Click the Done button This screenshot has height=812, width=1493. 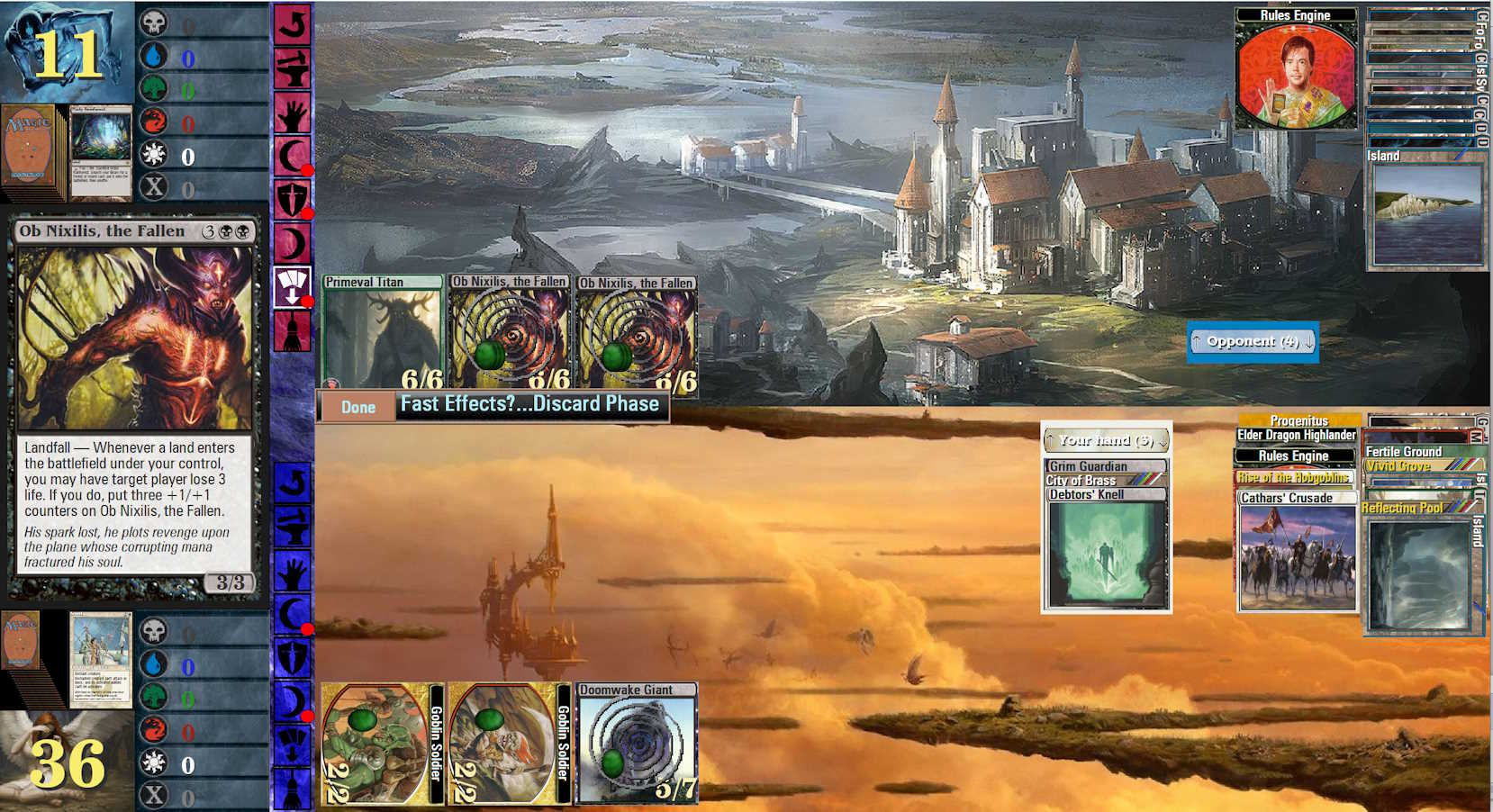(x=357, y=407)
